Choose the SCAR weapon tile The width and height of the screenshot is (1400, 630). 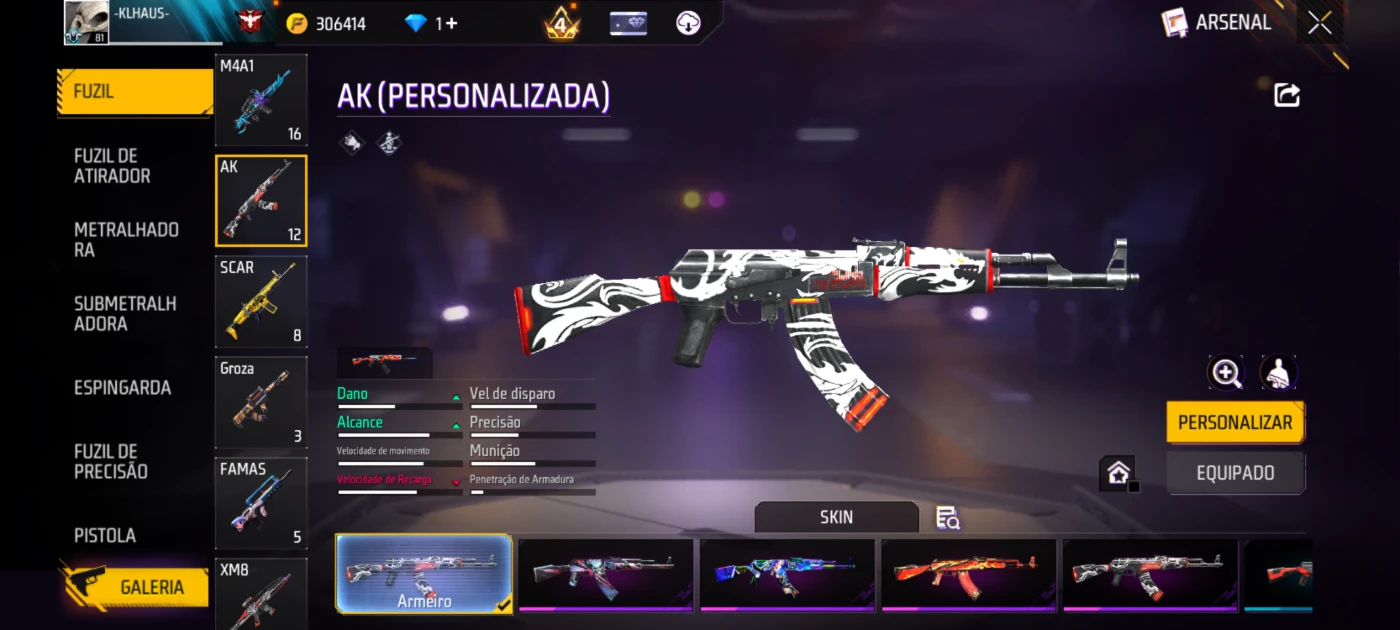tap(261, 302)
